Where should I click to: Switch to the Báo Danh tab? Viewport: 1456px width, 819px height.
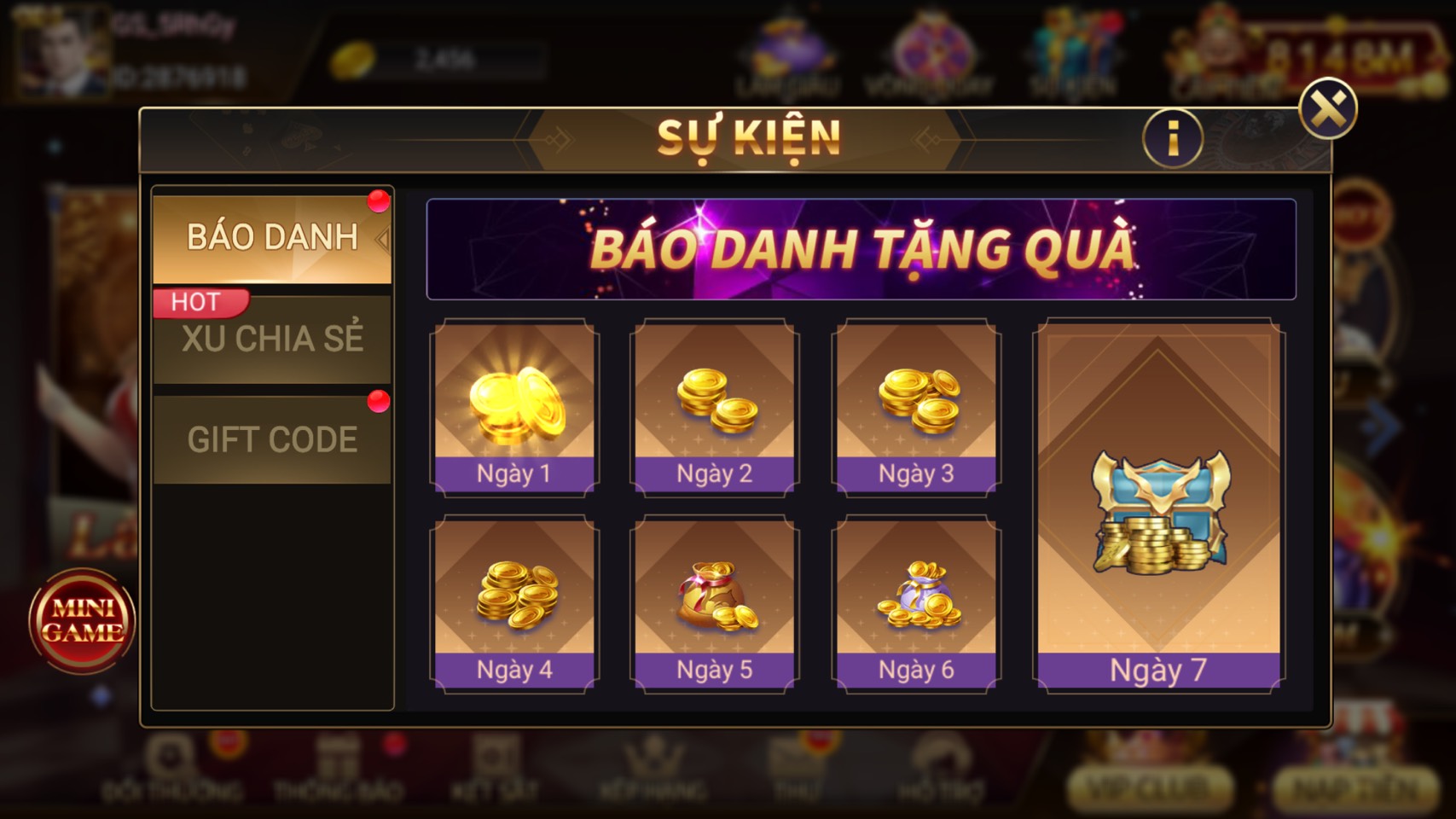tap(273, 236)
